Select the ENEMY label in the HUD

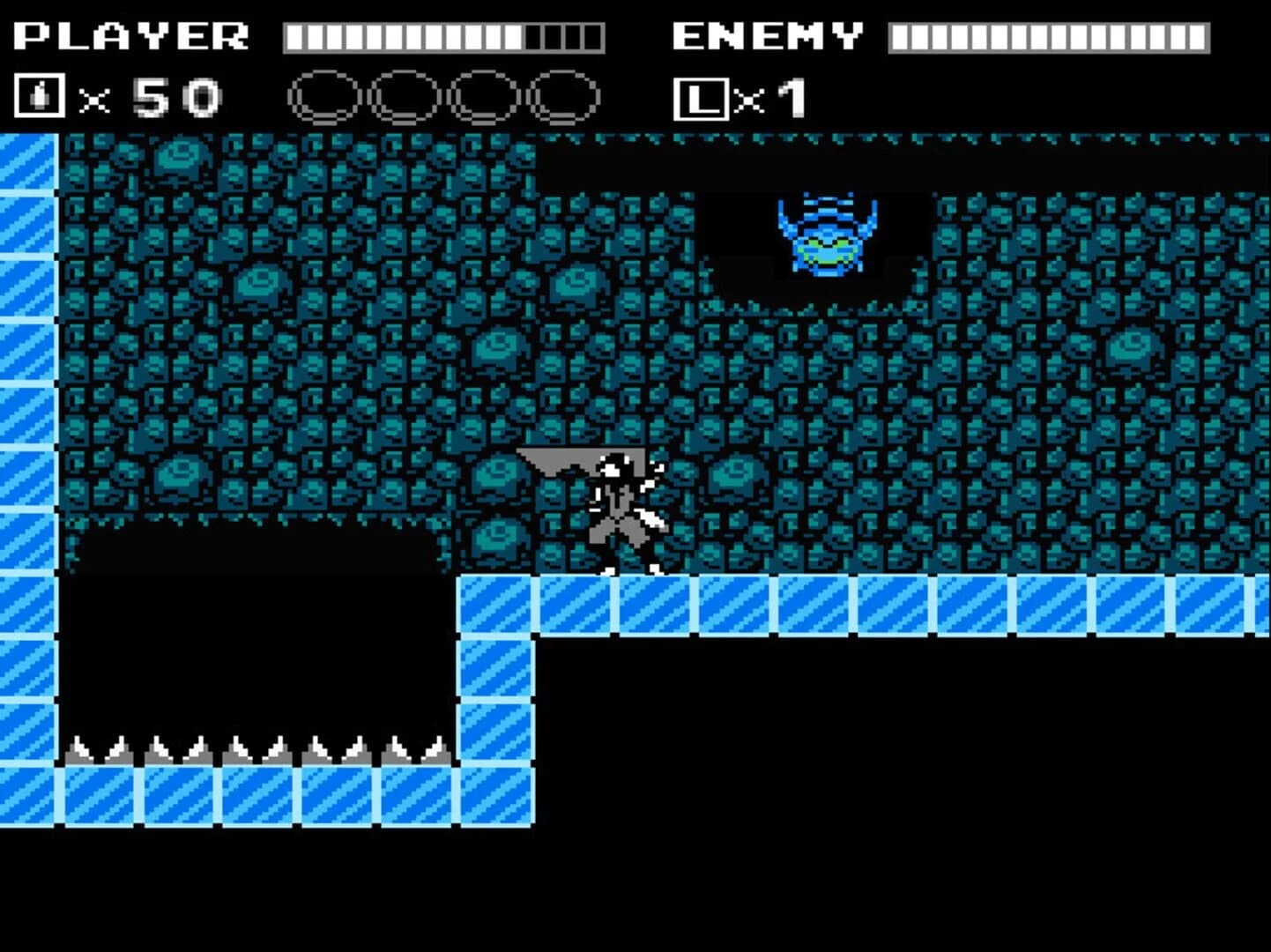765,33
